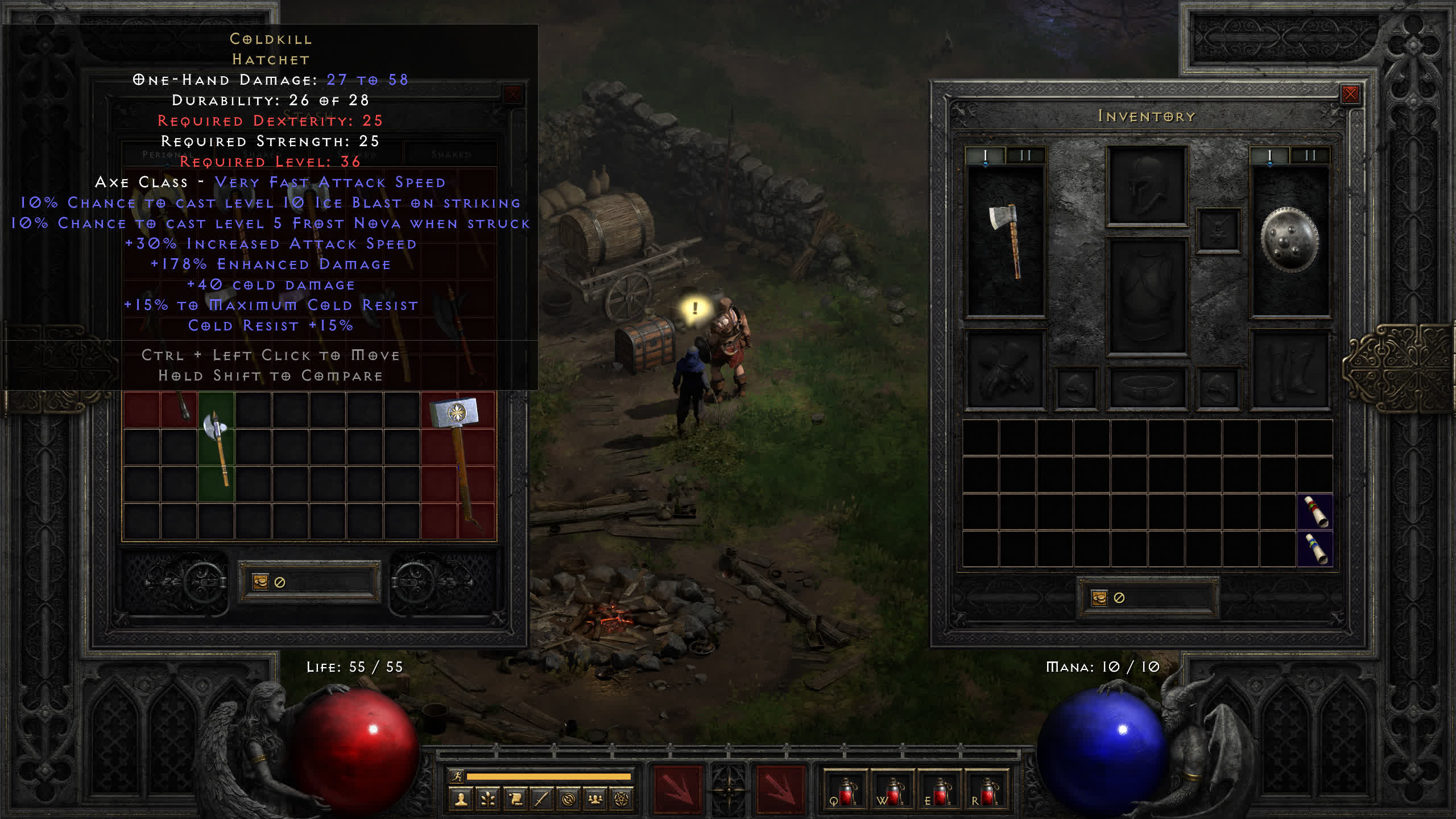Switch to weapon set II above the axe

[x=1025, y=155]
